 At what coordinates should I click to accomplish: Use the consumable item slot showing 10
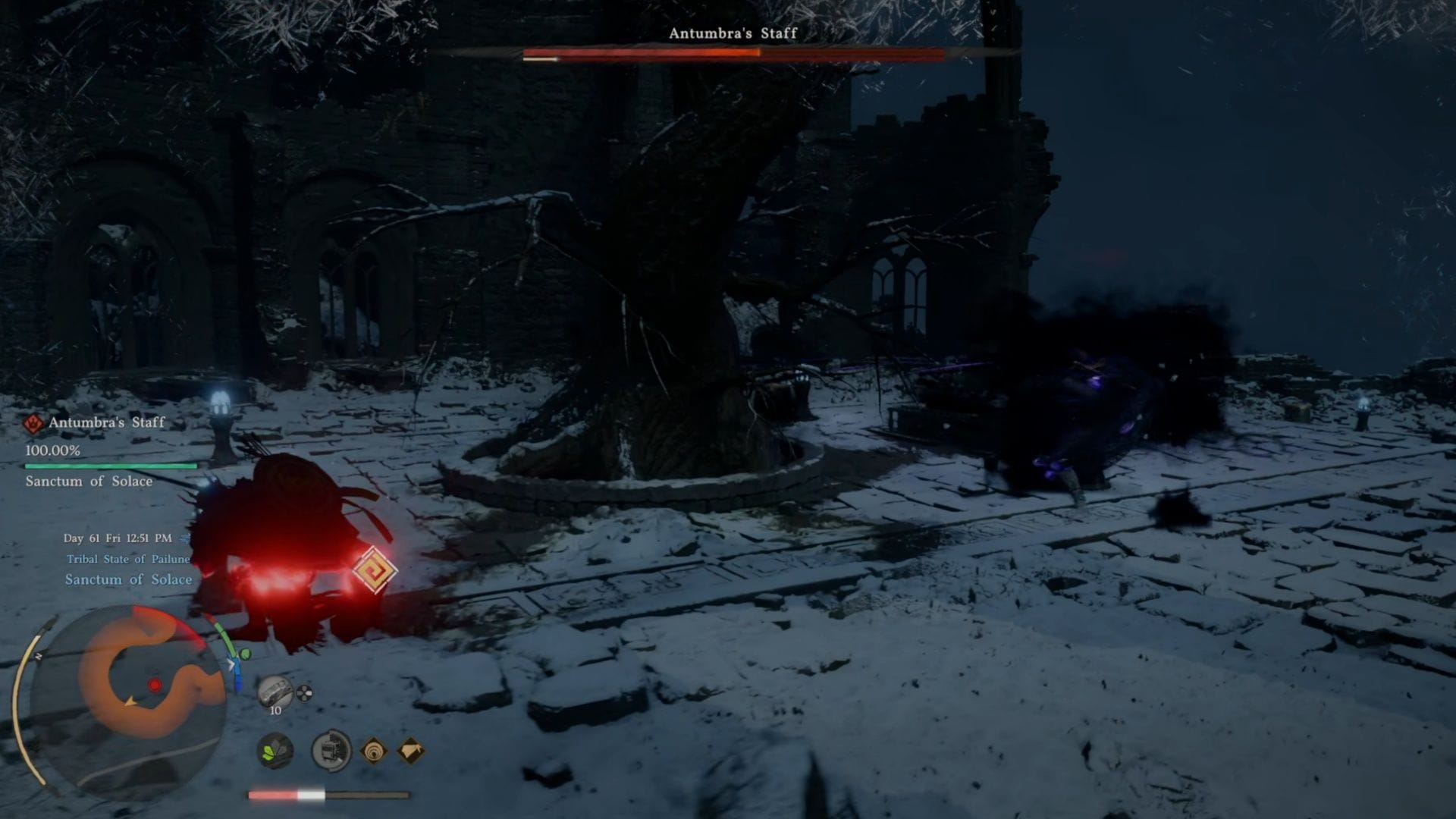275,692
